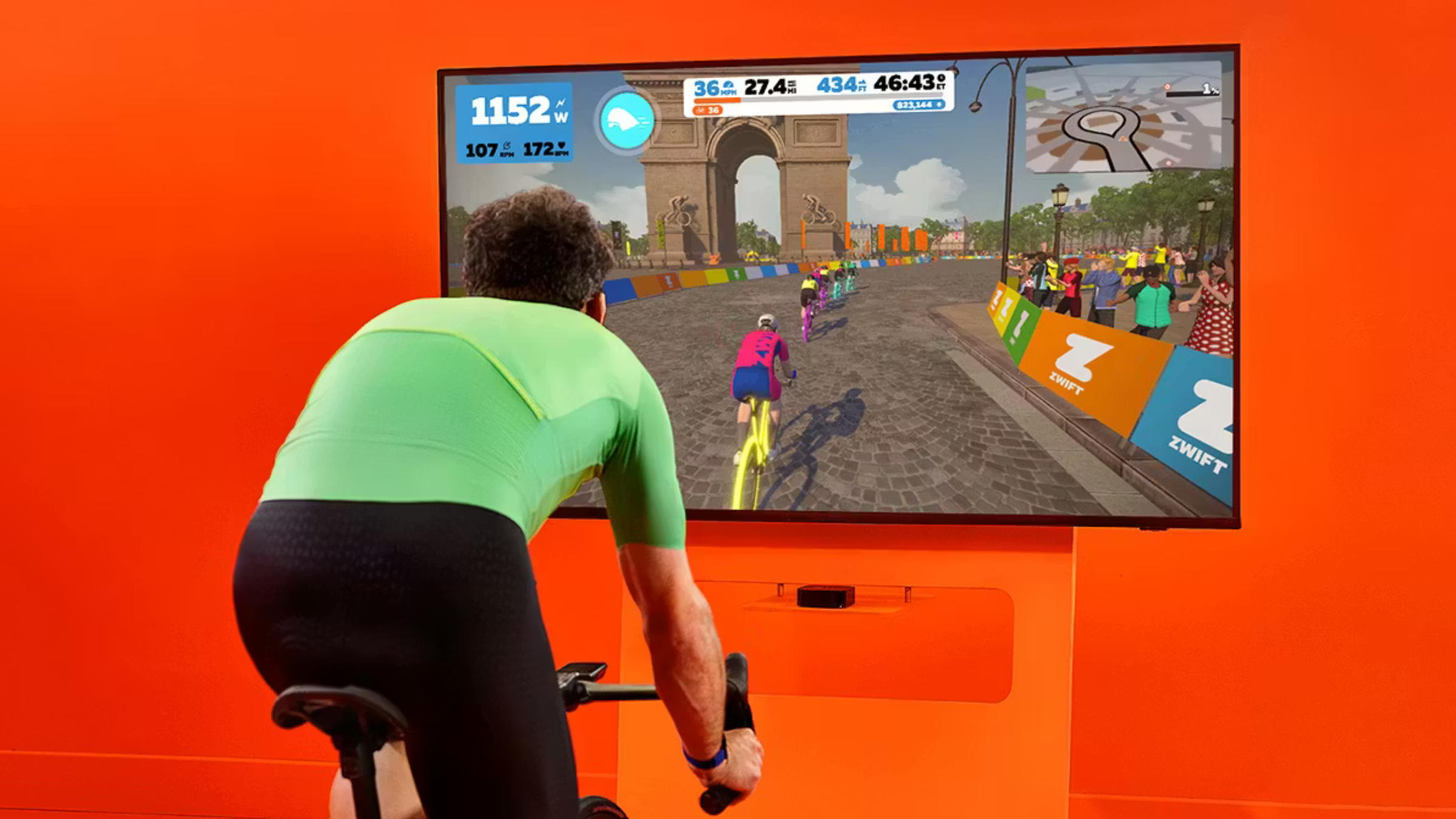Click the speedometer icon next to 36 MPH
Image resolution: width=1456 pixels, height=819 pixels.
(729, 84)
